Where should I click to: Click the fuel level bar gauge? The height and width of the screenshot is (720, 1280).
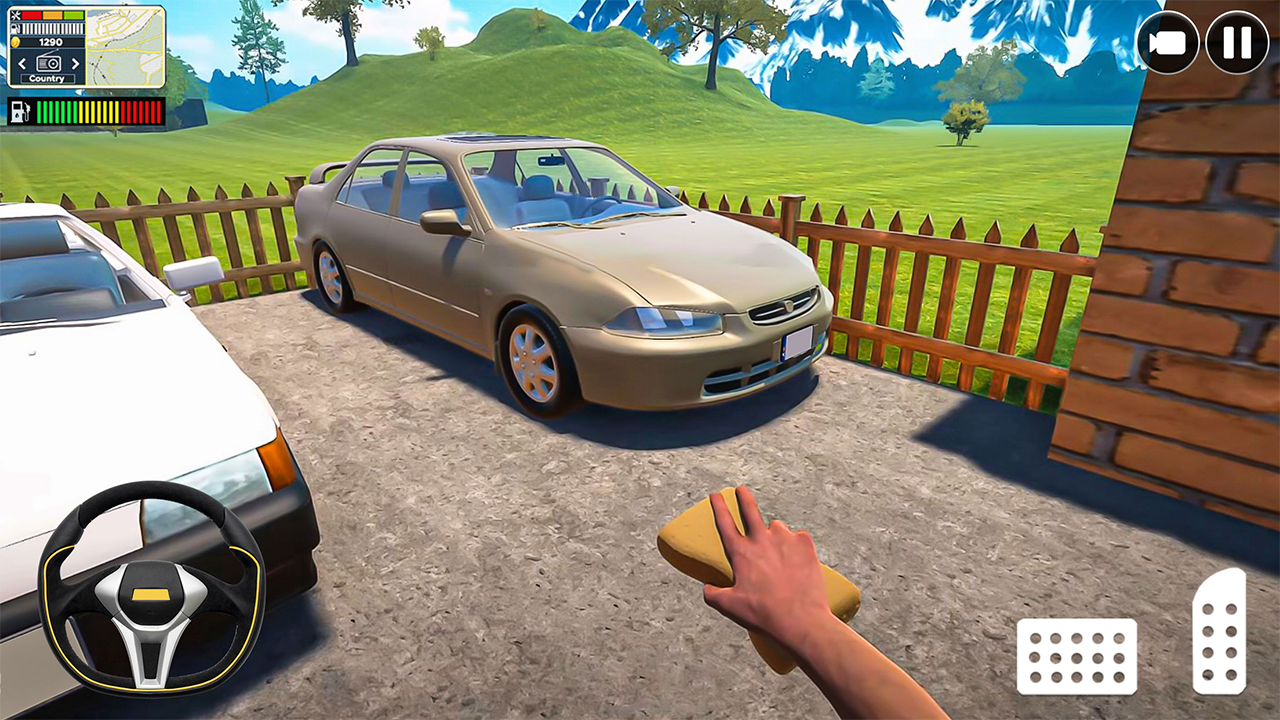tap(52, 28)
